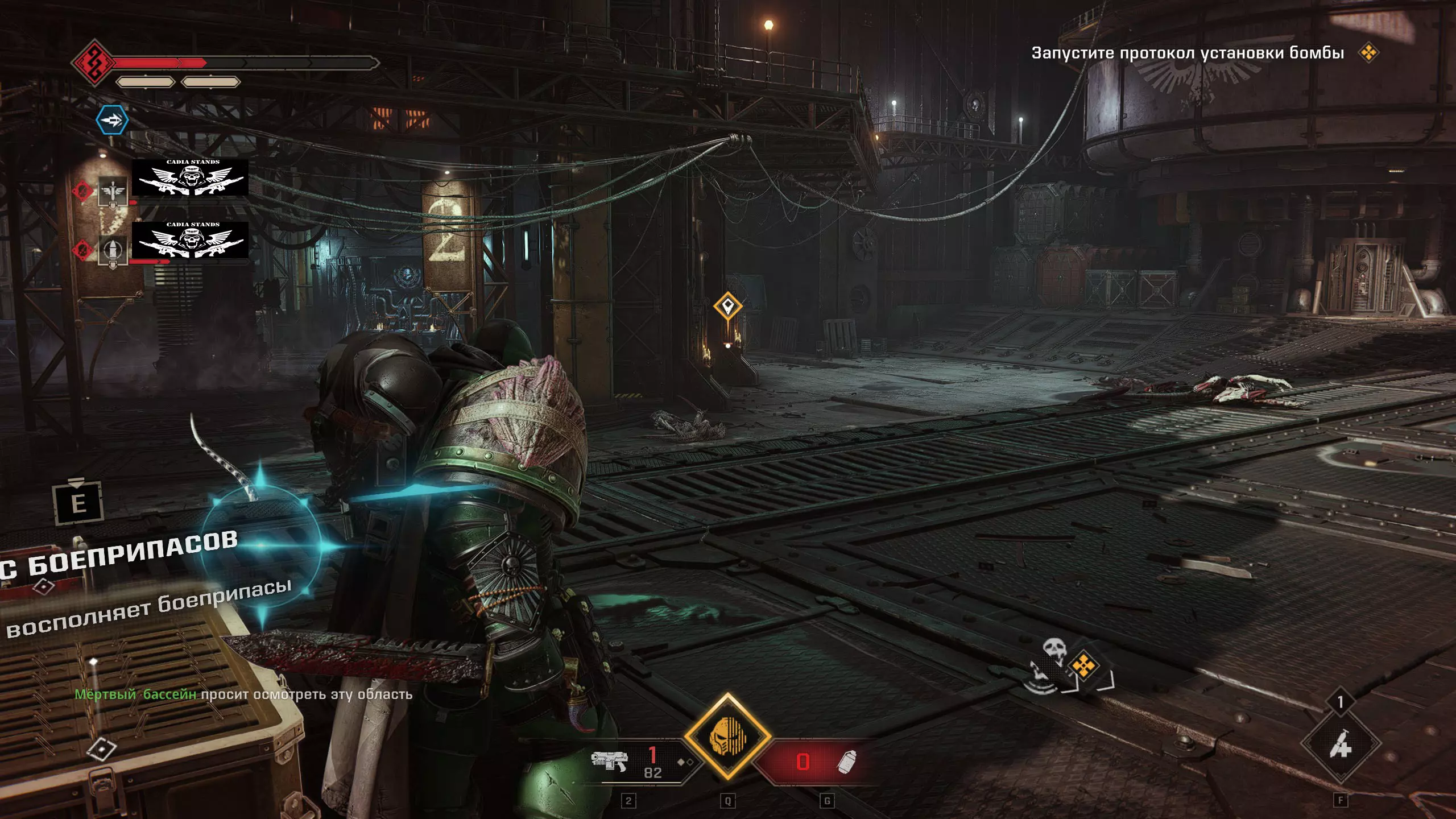Select the first teammate's Cadia Stands banner
1456x819 pixels.
pos(190,178)
